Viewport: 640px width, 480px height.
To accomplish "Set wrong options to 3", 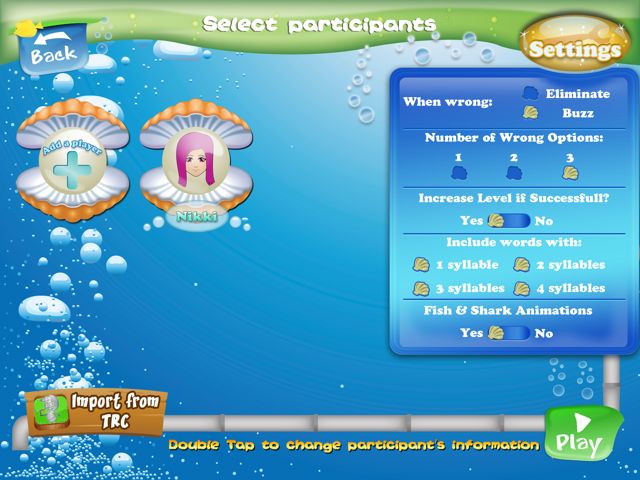I will pos(569,172).
